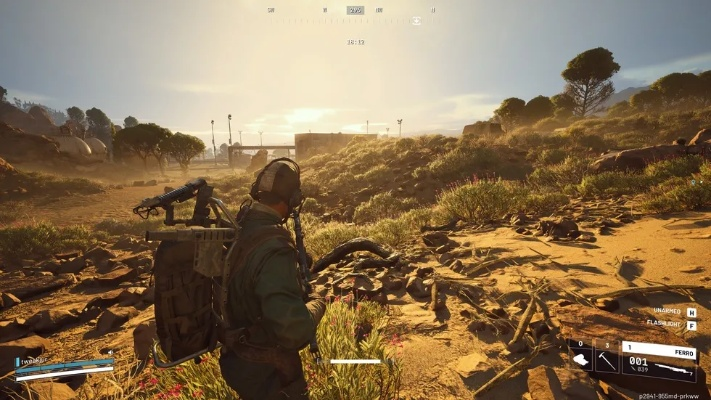Click the objective marker on the compass
The height and width of the screenshot is (400, 711).
click(x=416, y=20)
